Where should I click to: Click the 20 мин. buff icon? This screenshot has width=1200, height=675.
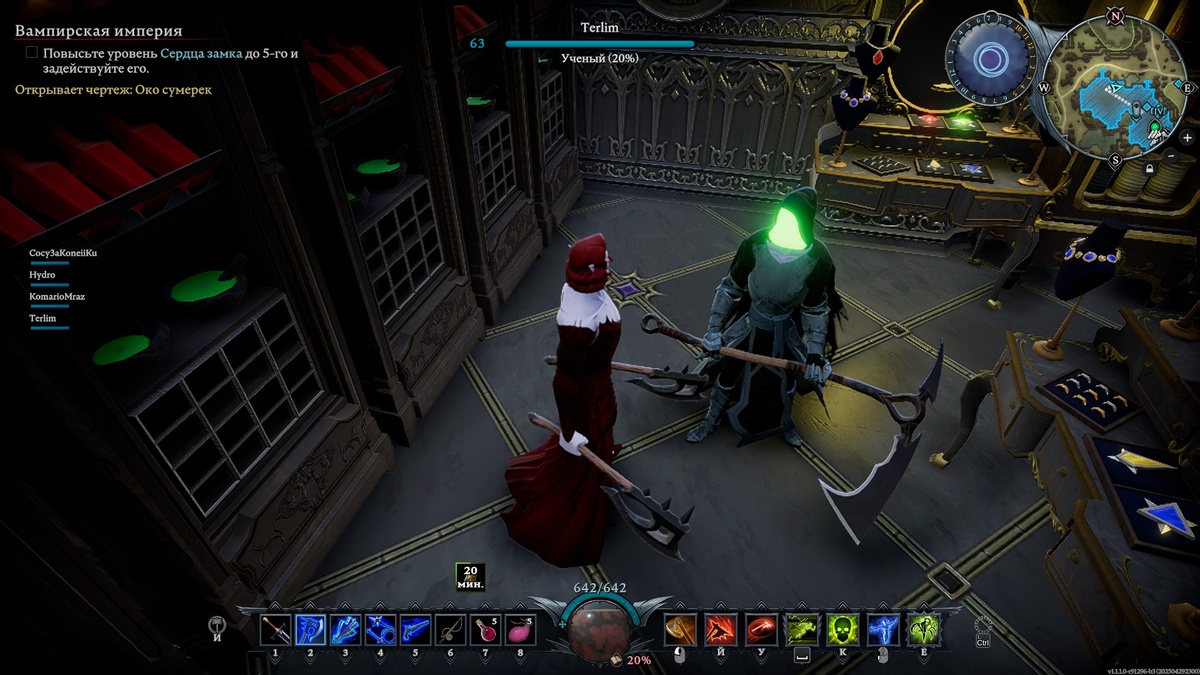(470, 577)
